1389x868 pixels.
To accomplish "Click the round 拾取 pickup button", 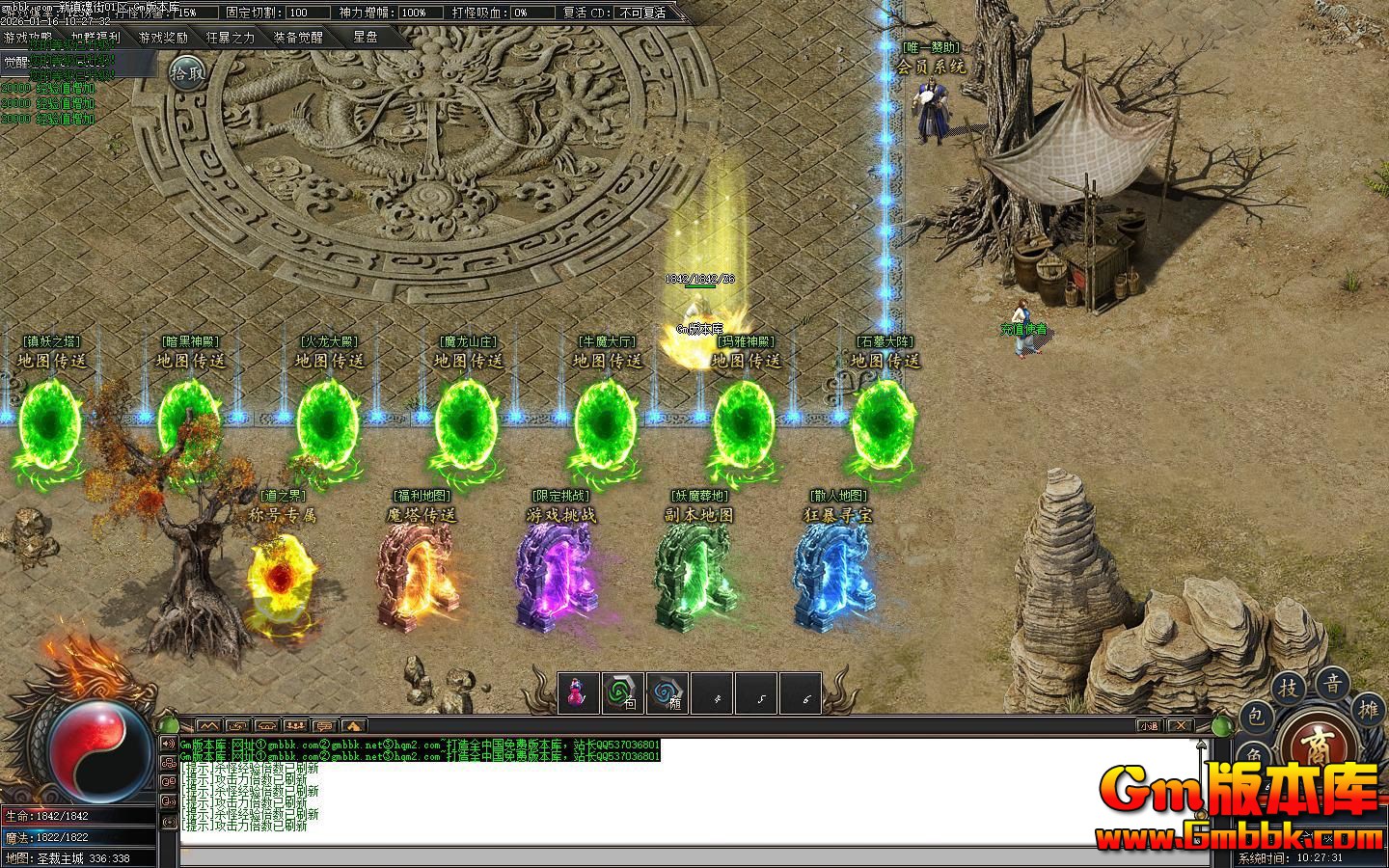I will [187, 72].
